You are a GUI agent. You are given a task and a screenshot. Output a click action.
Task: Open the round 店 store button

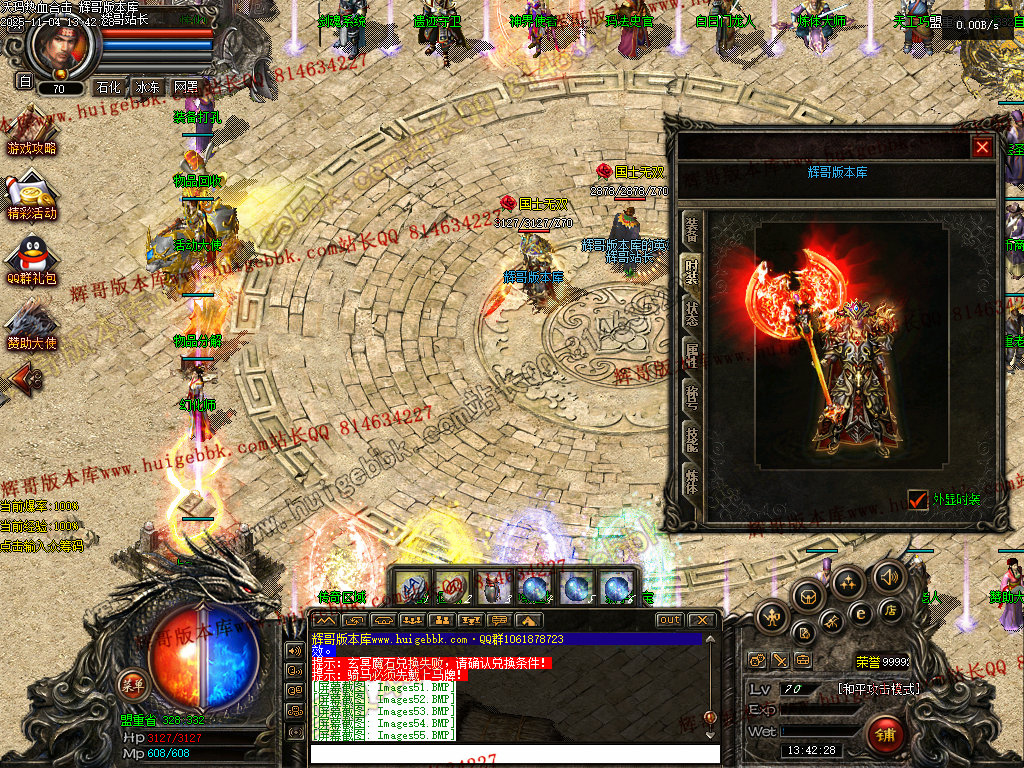click(890, 609)
